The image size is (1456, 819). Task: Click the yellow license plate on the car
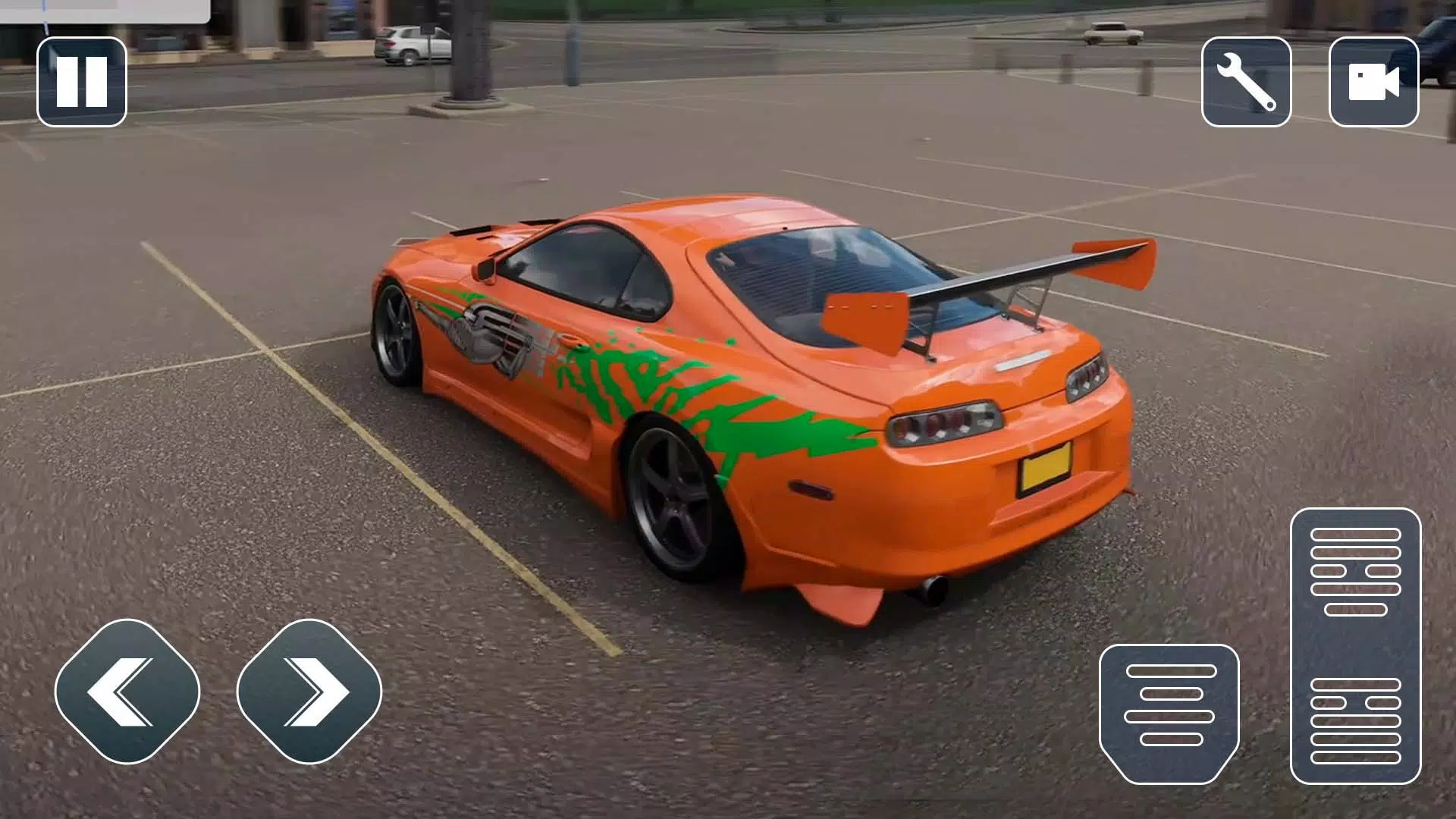[x=1045, y=467]
